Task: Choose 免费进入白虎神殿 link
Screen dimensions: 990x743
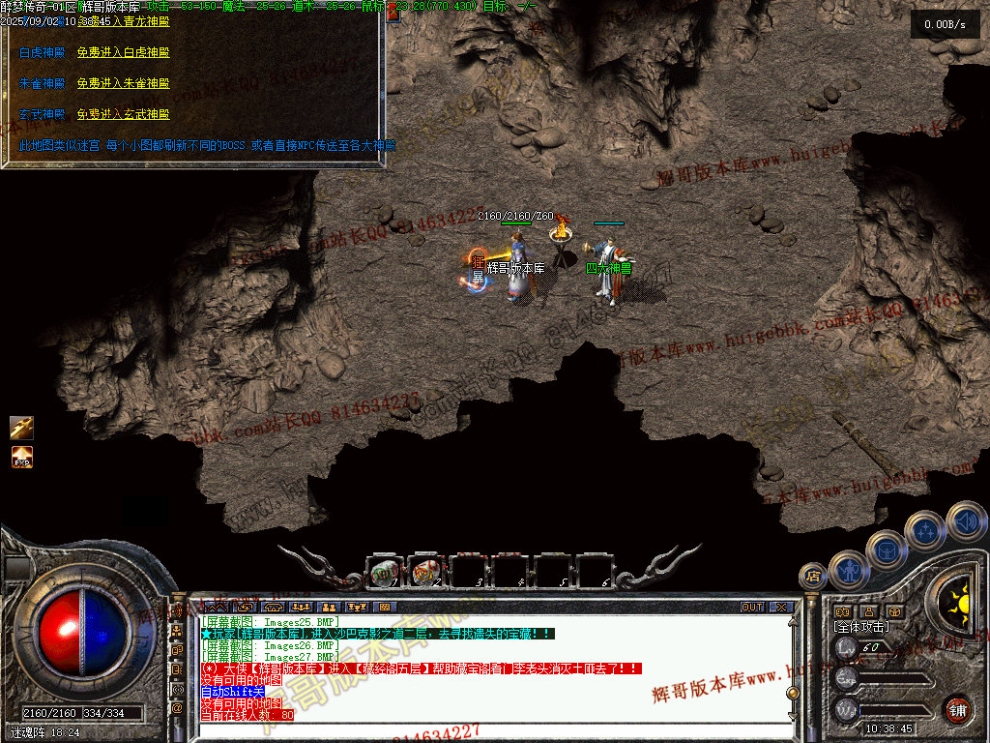Action: 123,52
